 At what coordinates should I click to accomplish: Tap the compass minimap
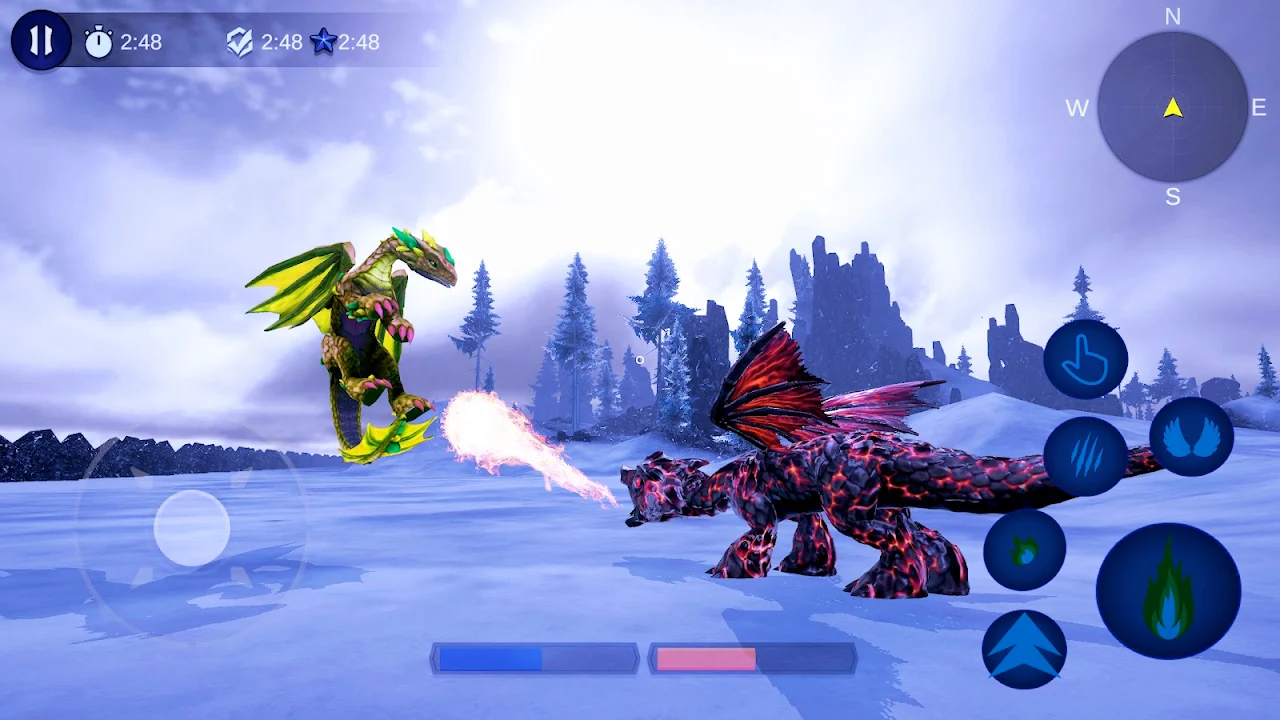click(x=1172, y=107)
